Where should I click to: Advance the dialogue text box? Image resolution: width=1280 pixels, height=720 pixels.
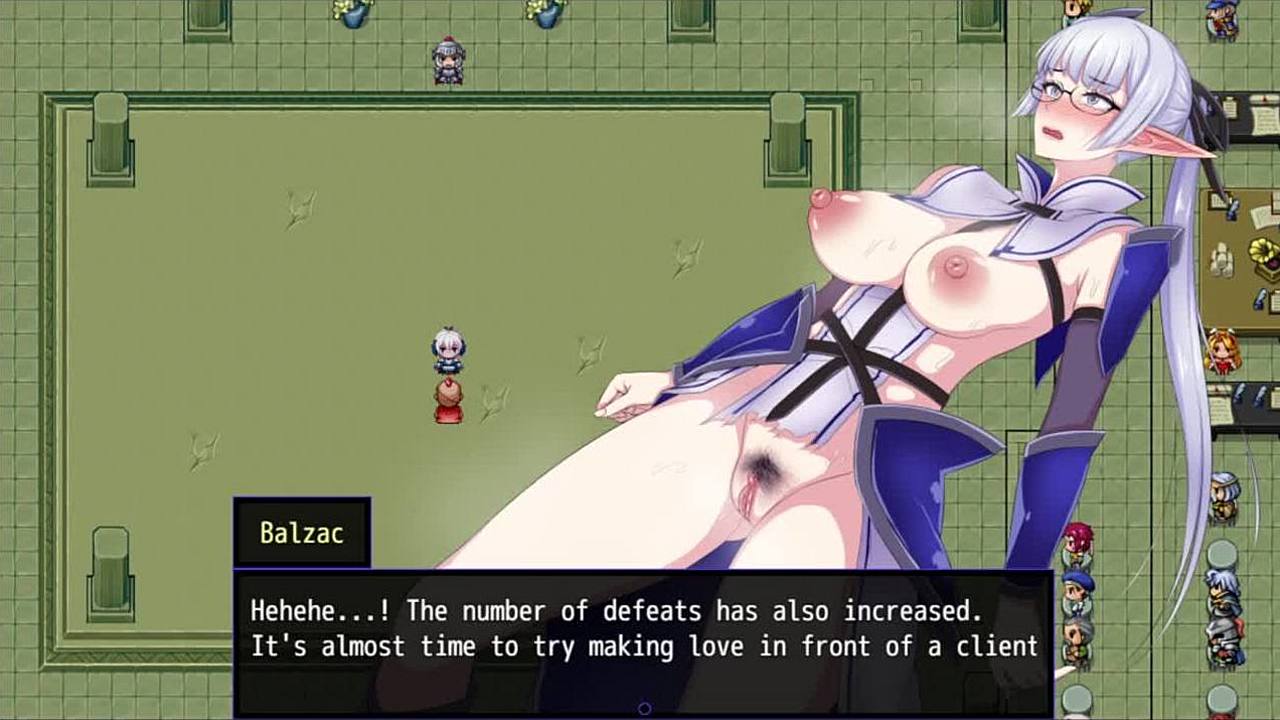[x=642, y=630]
